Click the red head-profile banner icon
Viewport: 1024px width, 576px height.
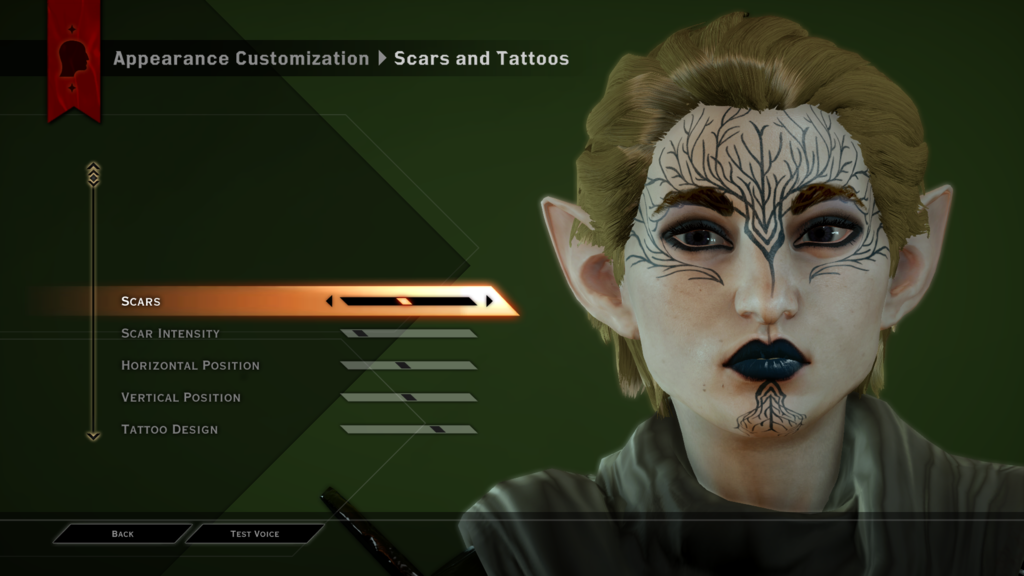(74, 57)
